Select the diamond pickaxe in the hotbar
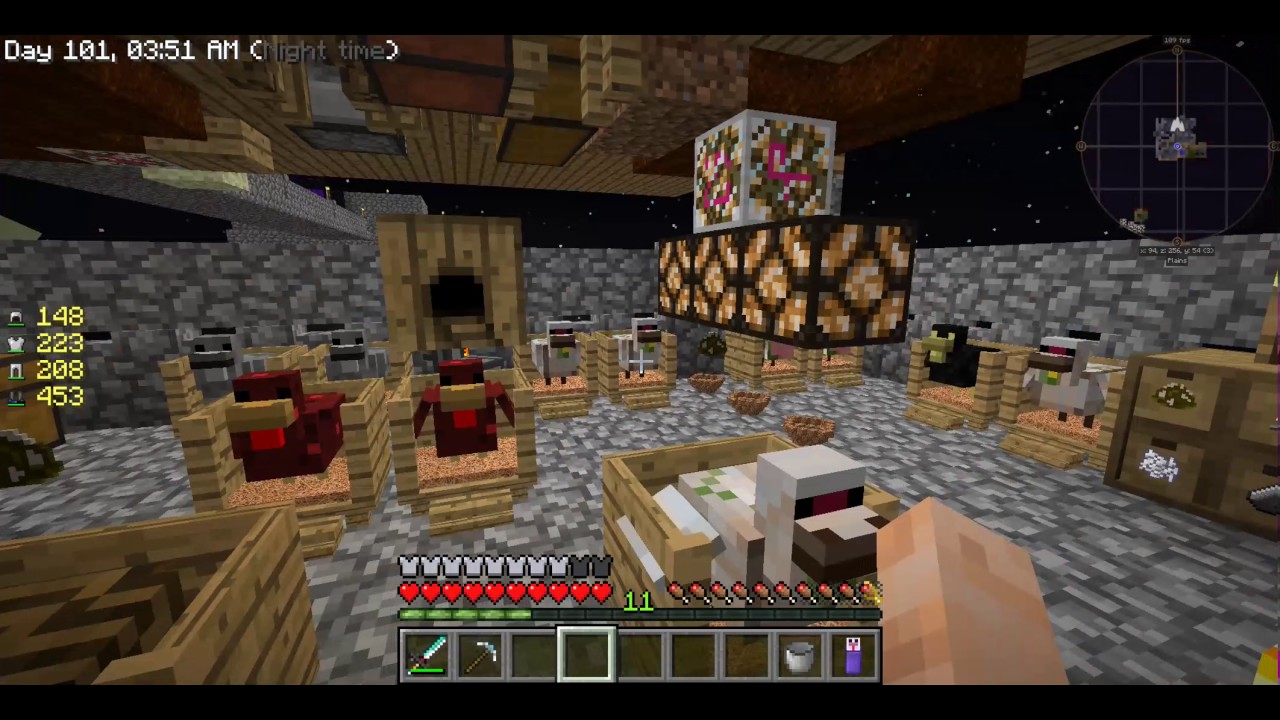This screenshot has width=1280, height=720. click(x=482, y=654)
